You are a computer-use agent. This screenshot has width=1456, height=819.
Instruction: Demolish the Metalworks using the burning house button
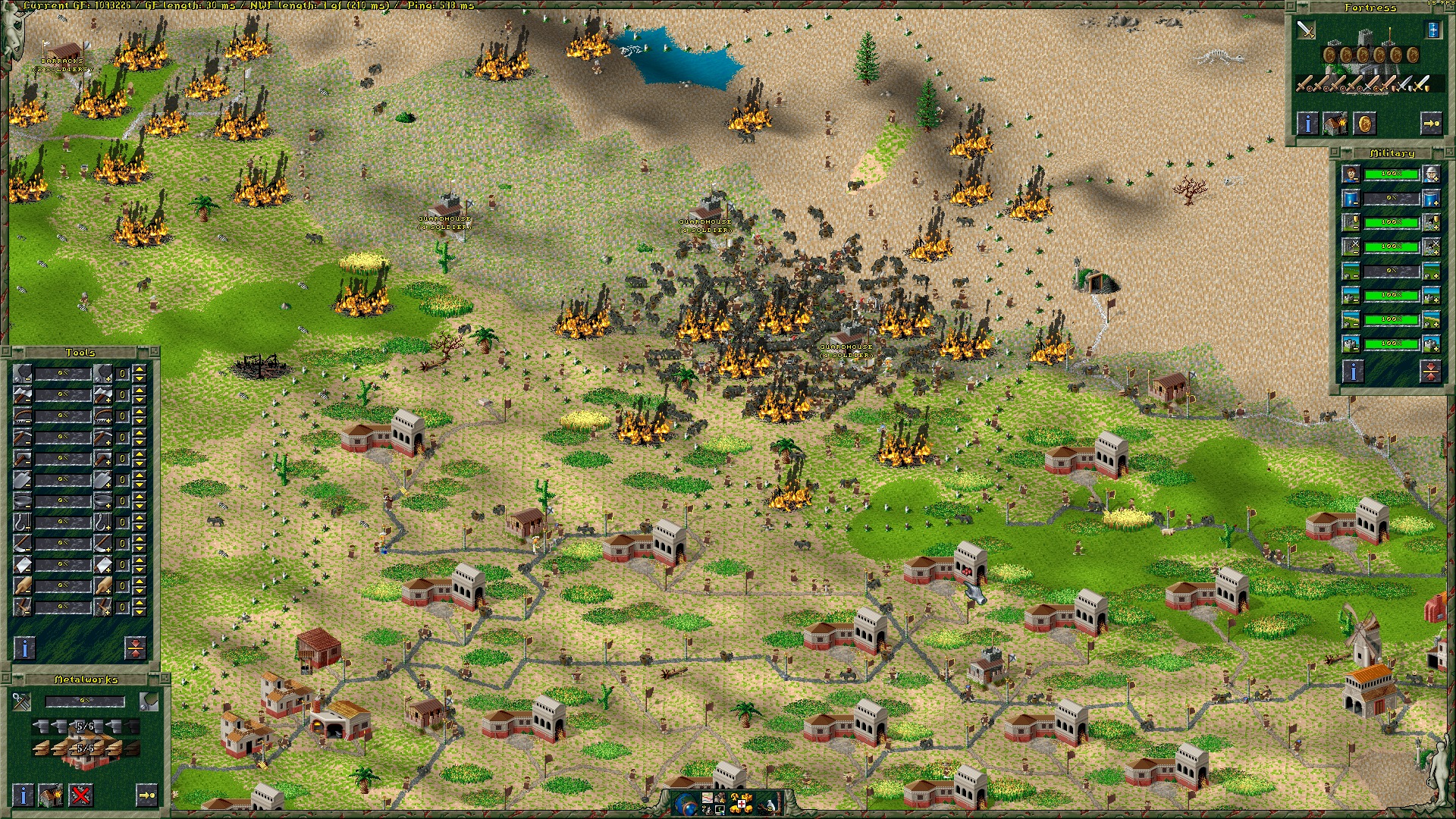click(x=51, y=795)
